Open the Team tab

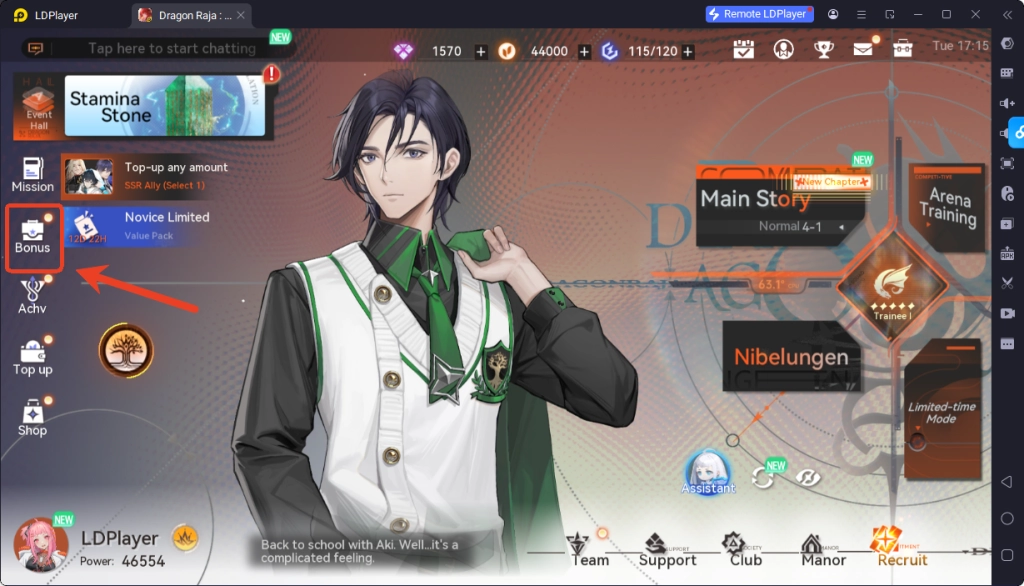[x=588, y=550]
